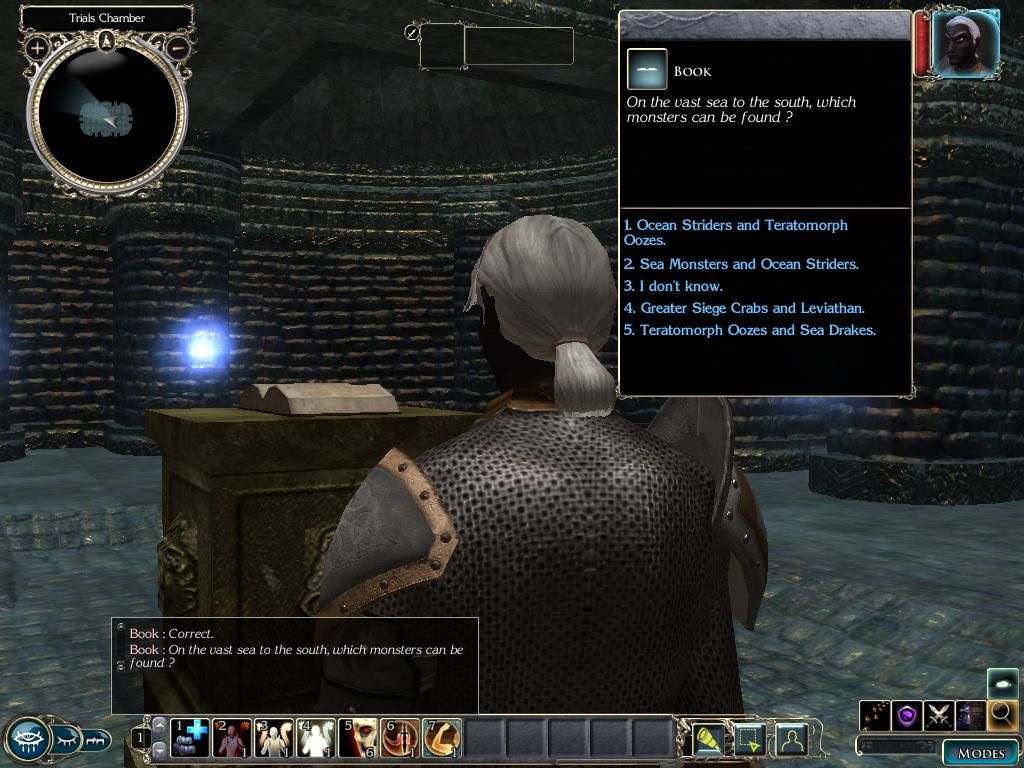
Task: Trigger hotbar slot 6 dagger ability
Action: [x=400, y=738]
